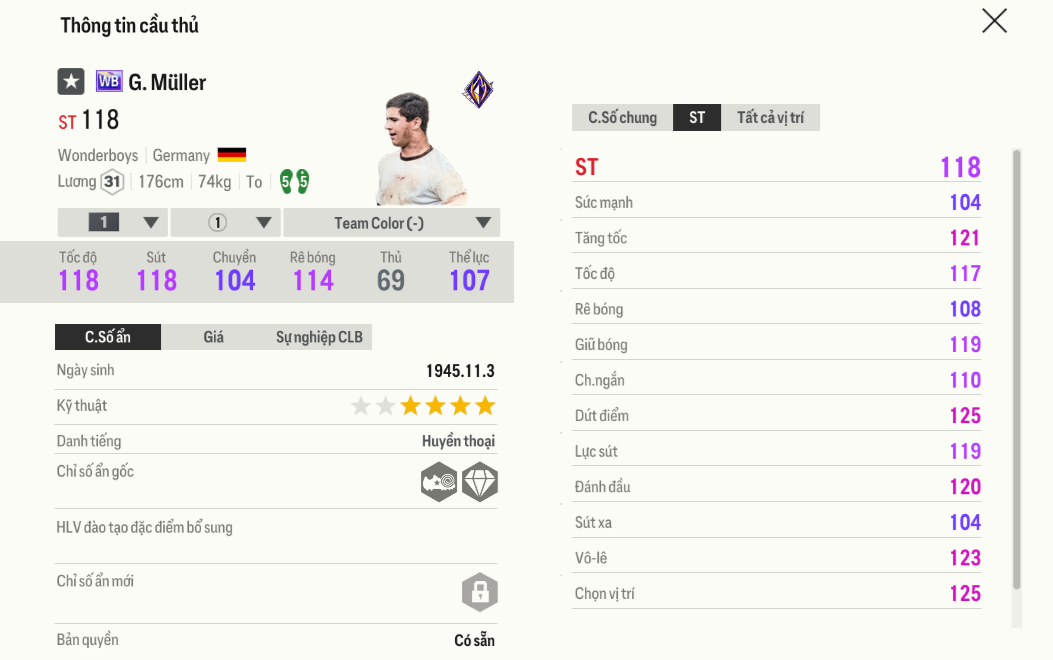Open the circled 1 level dropdown
The image size is (1053, 660).
click(x=226, y=223)
